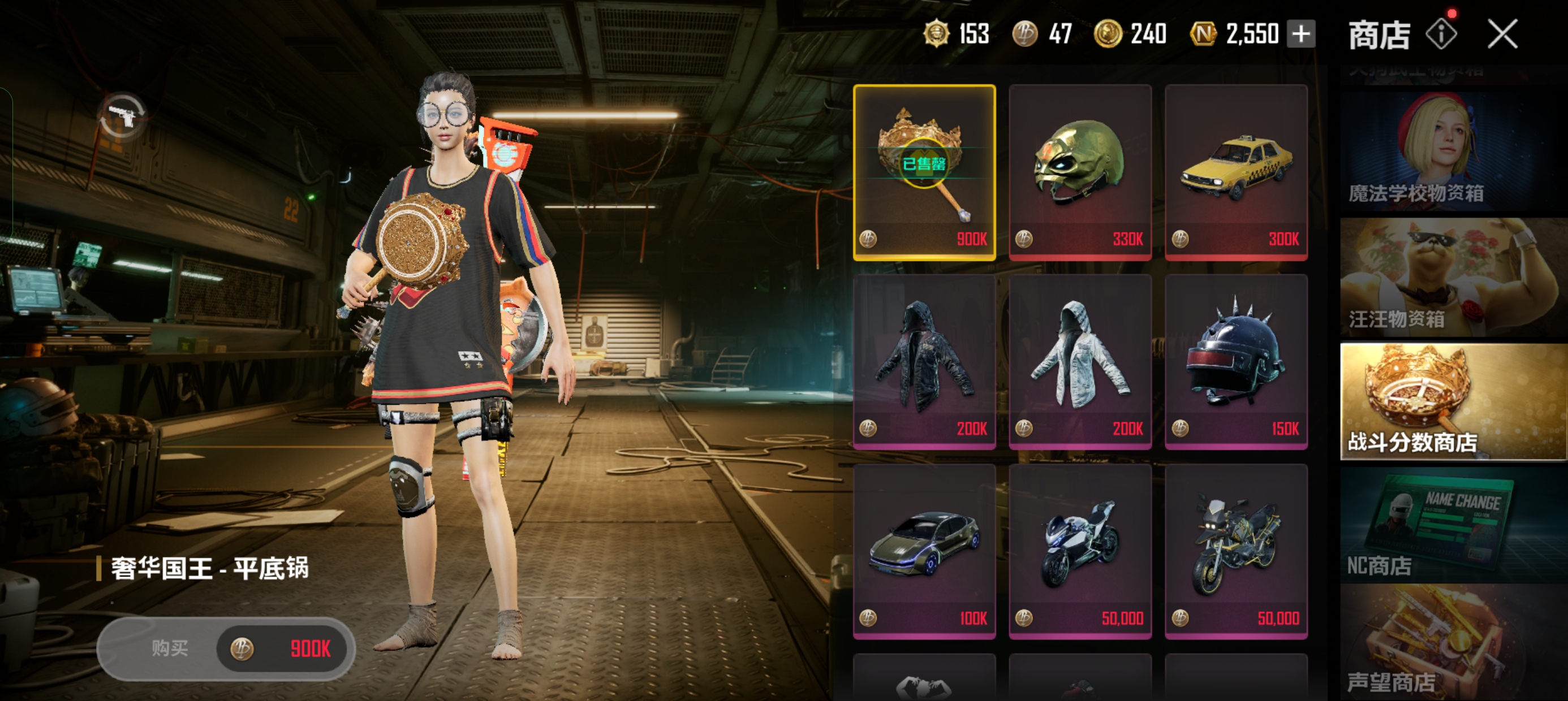Screen dimensions: 1568x701
Task: Choose the sports car skin for 100K
Action: point(924,551)
